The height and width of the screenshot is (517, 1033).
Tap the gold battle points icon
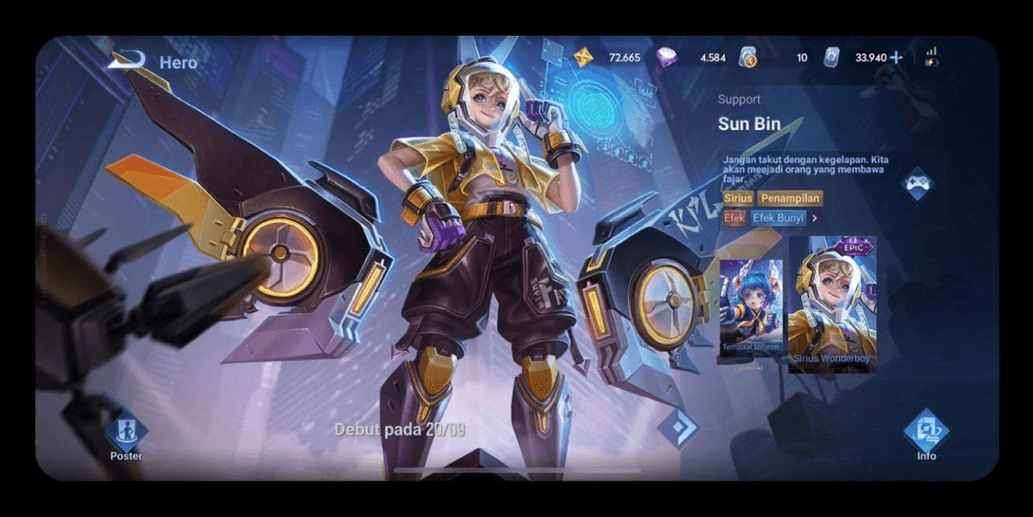(583, 57)
